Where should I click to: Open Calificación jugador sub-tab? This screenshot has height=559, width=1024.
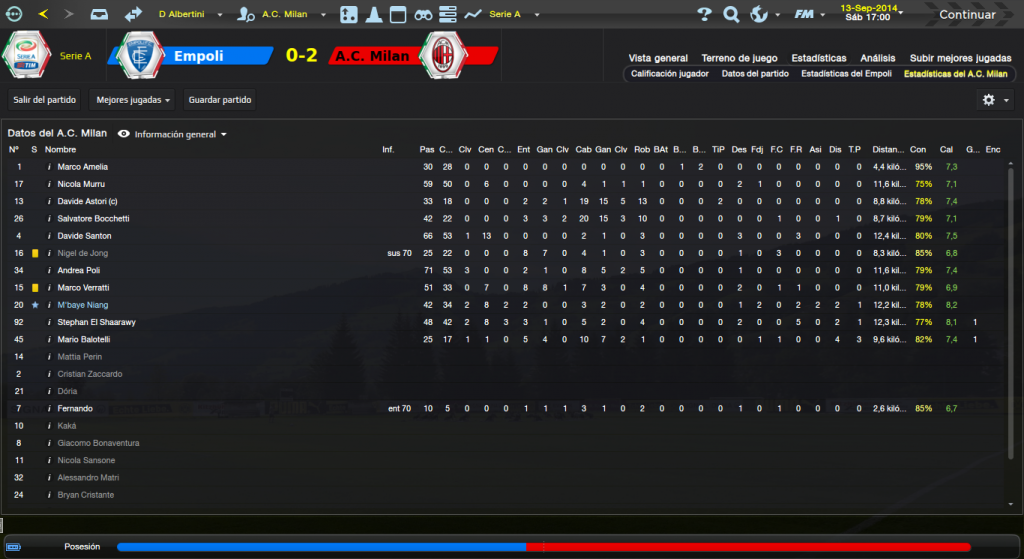670,74
